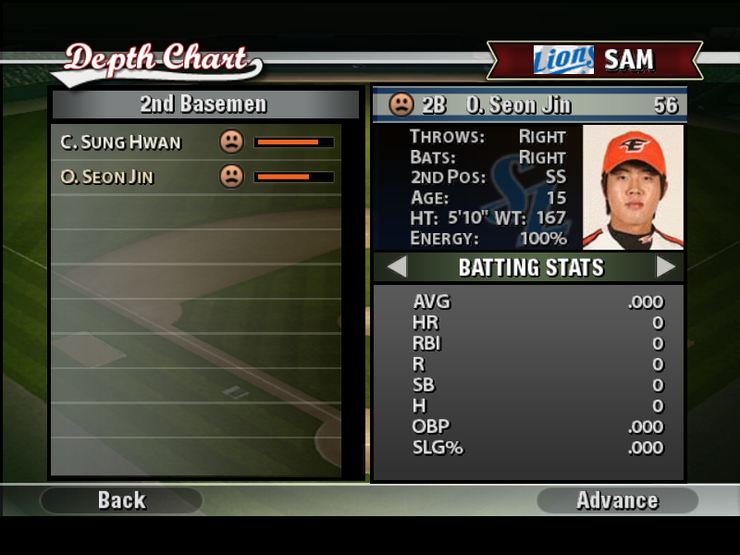Image resolution: width=740 pixels, height=555 pixels.
Task: Open the 2nd Basemen position header
Action: coord(204,104)
